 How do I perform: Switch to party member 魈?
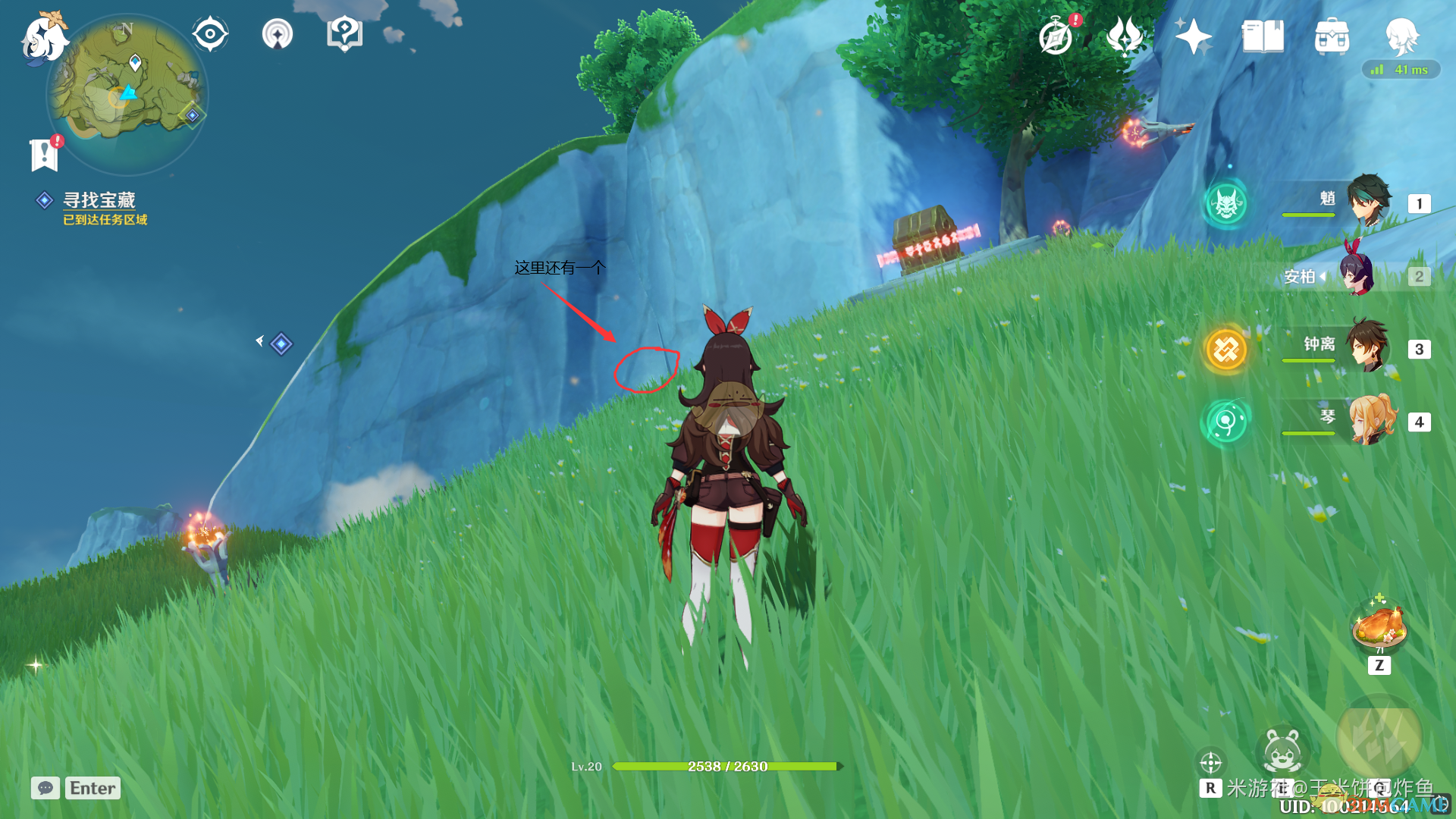point(1368,202)
